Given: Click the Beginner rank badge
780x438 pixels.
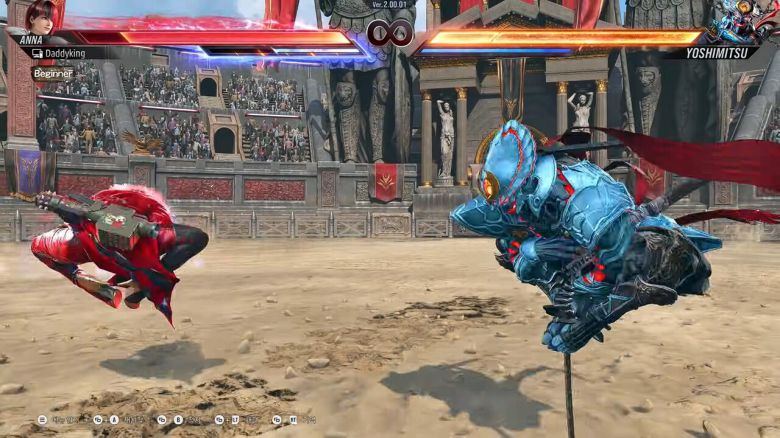Looking at the screenshot, I should pos(53,73).
